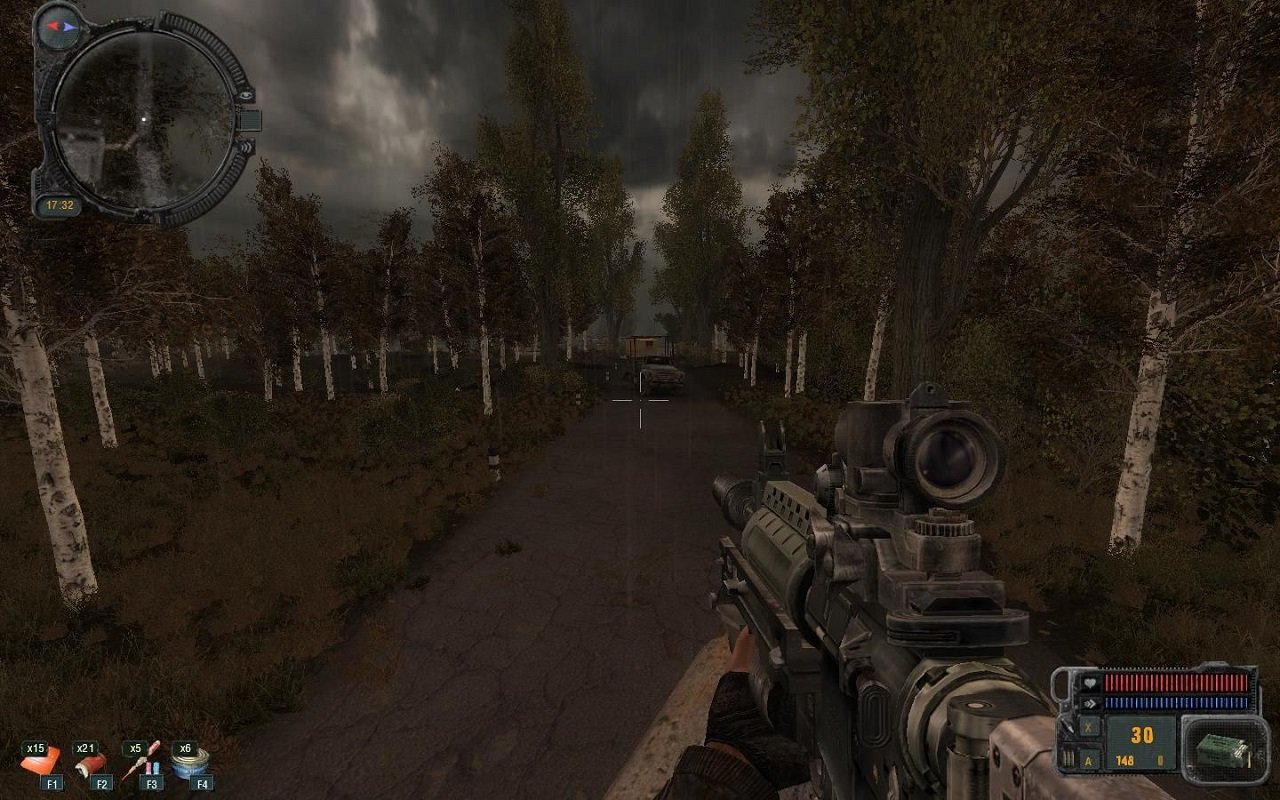Screen dimensions: 1280x800
Task: Click the circular minimap
Action: [143, 120]
